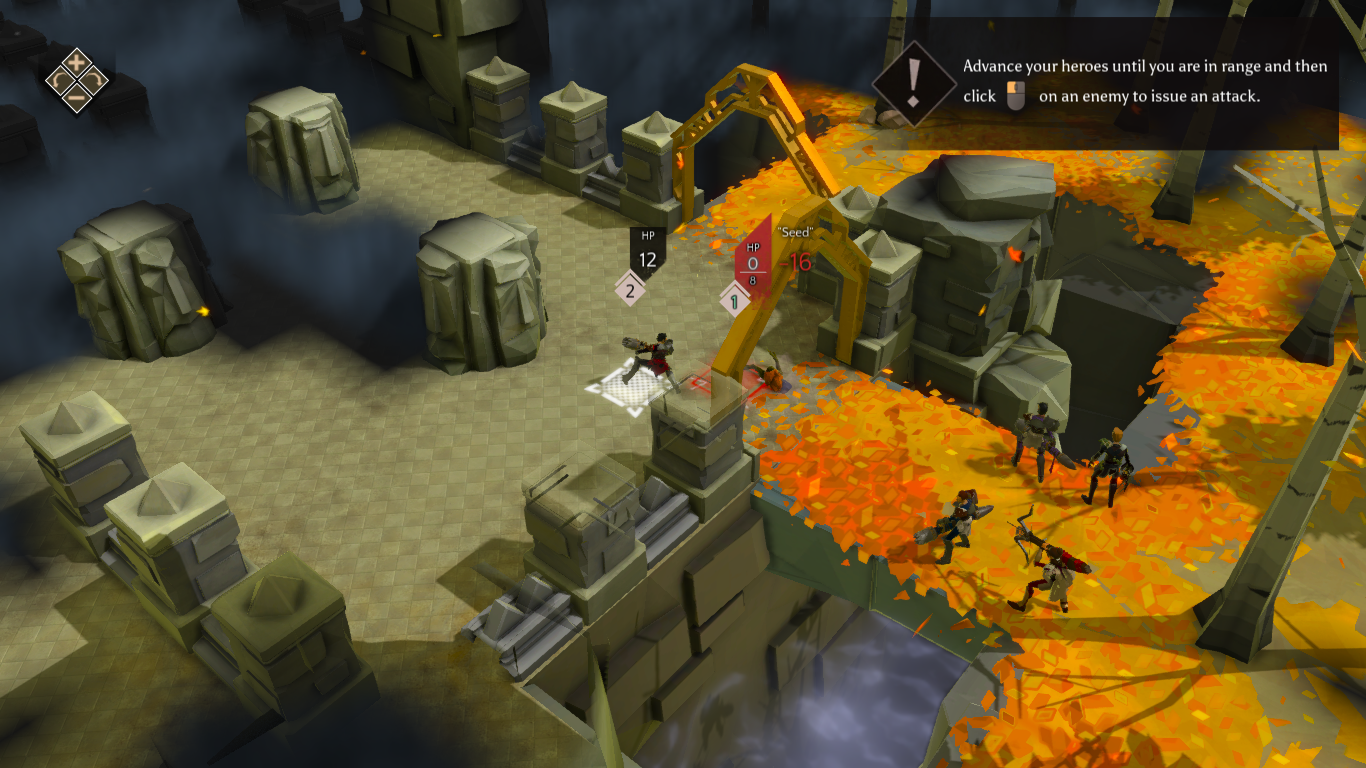
Task: Rotate the camera clockwise using the right arrow
Action: (94, 80)
